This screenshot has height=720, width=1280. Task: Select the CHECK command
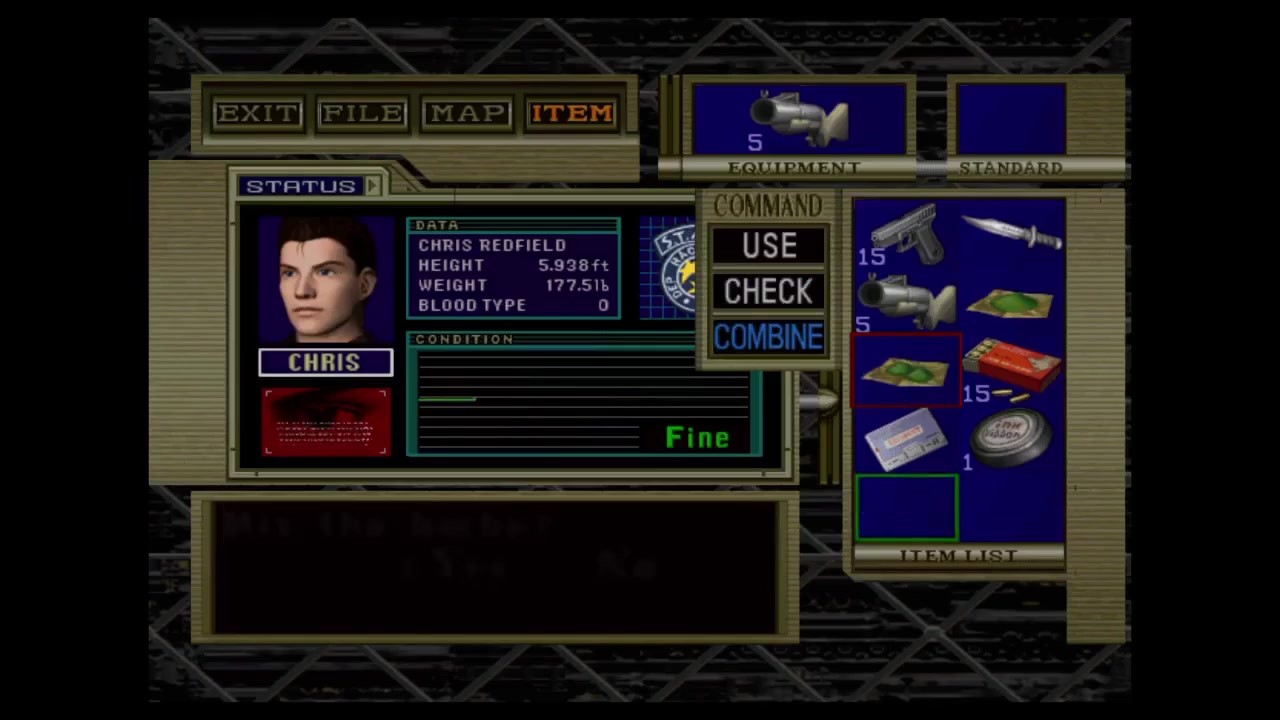(x=768, y=292)
